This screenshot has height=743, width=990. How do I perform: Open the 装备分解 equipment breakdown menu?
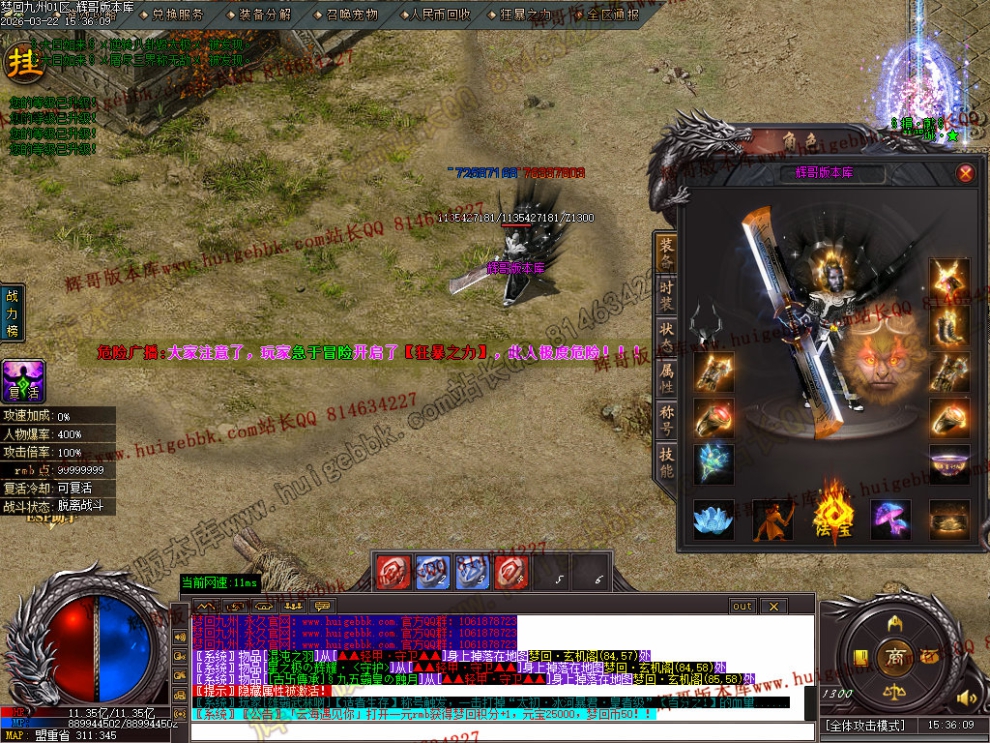coord(264,15)
